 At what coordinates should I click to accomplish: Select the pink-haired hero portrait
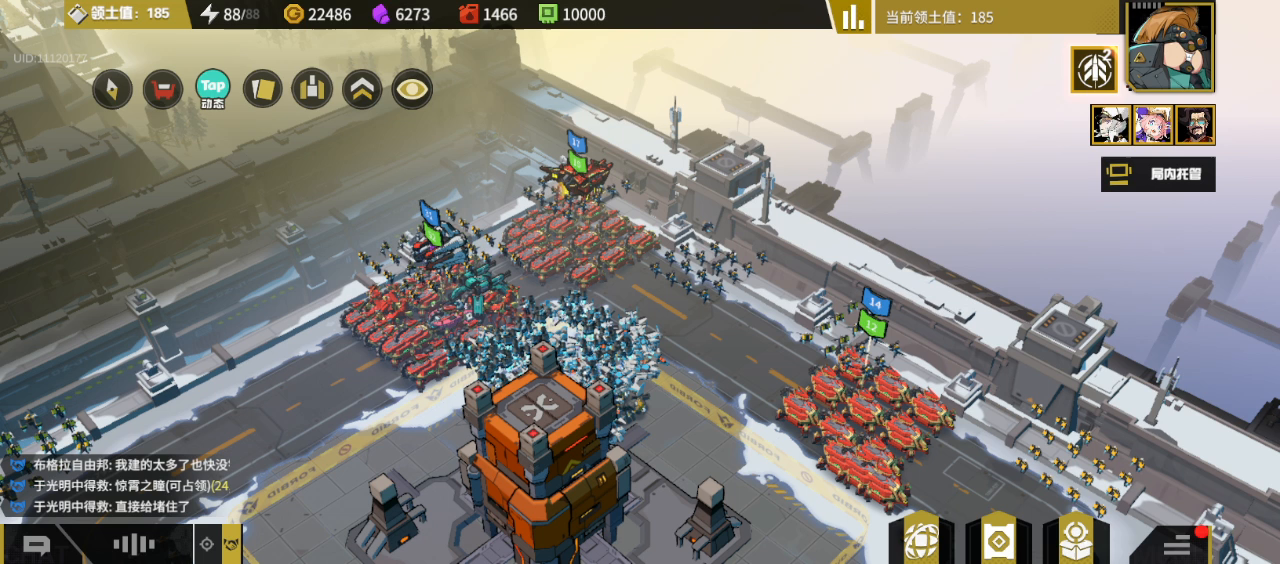(x=1153, y=125)
